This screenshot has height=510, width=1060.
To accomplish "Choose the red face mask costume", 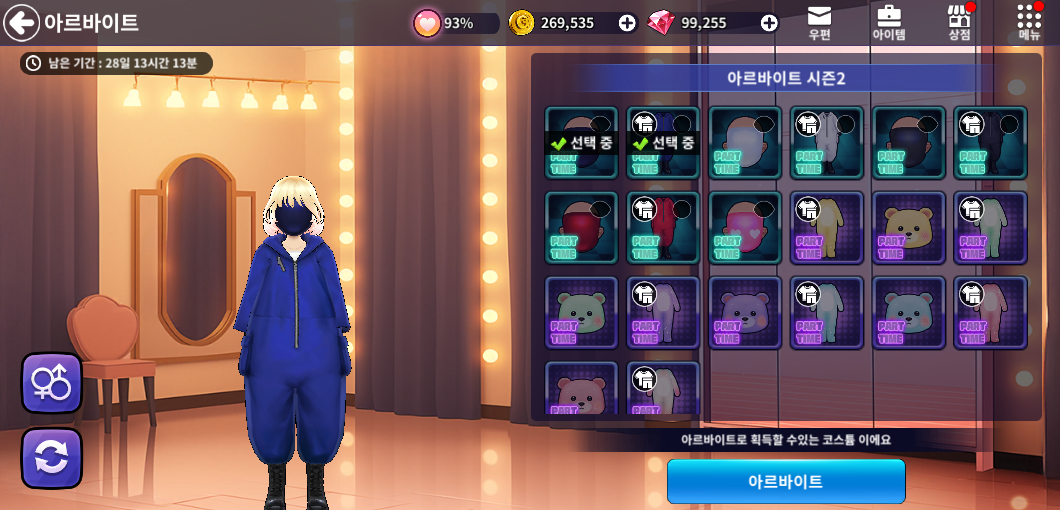I will [x=581, y=228].
